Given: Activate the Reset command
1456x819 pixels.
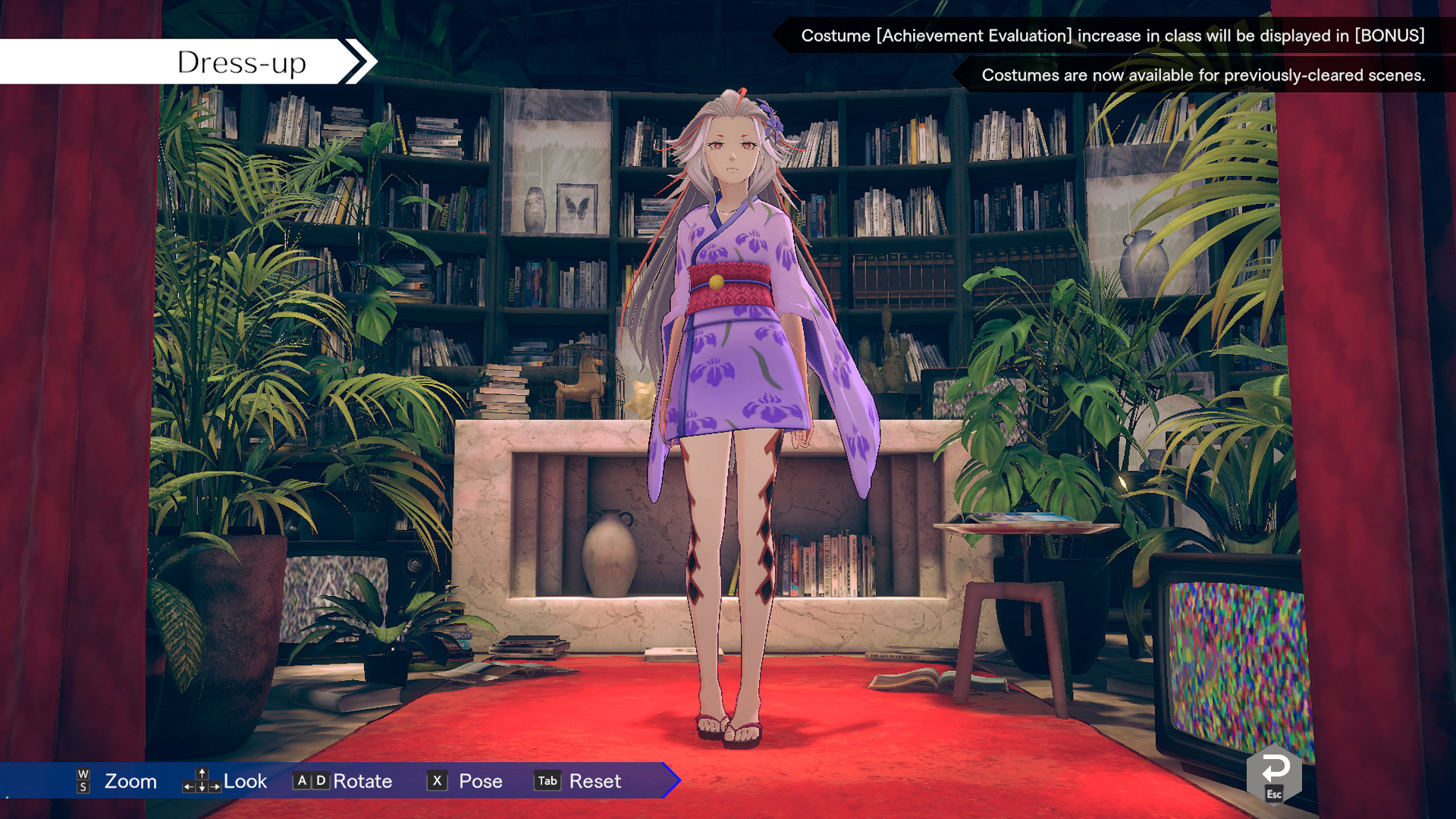Looking at the screenshot, I should (x=596, y=781).
